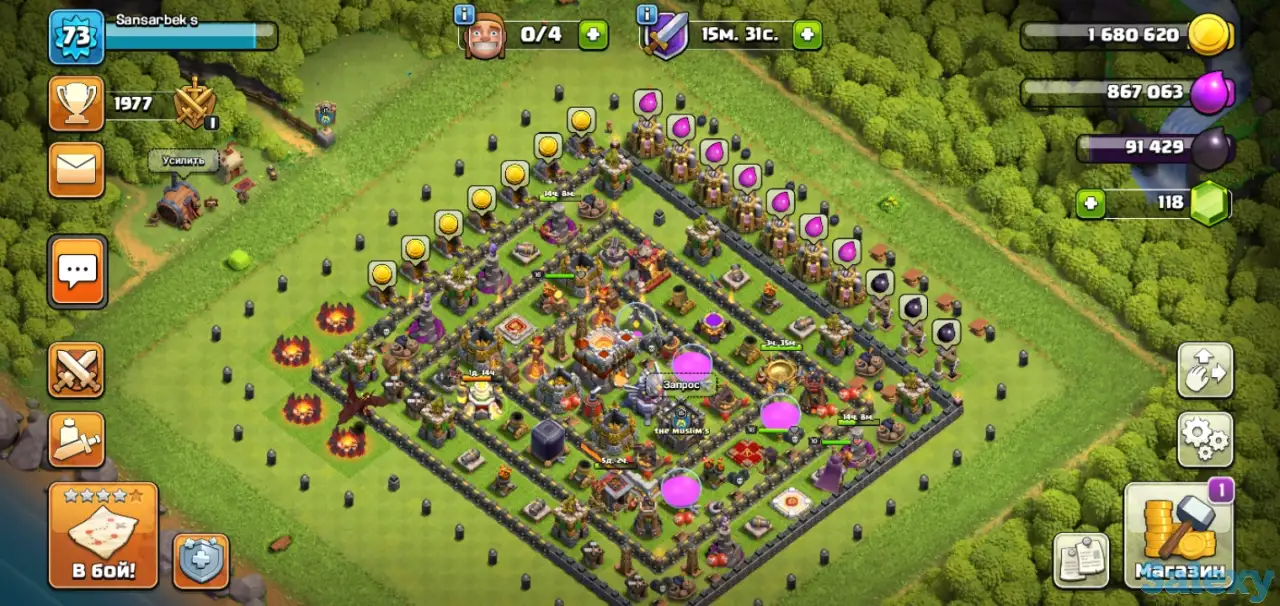Open the blue shield info button
This screenshot has height=606, width=1280.
pos(201,560)
